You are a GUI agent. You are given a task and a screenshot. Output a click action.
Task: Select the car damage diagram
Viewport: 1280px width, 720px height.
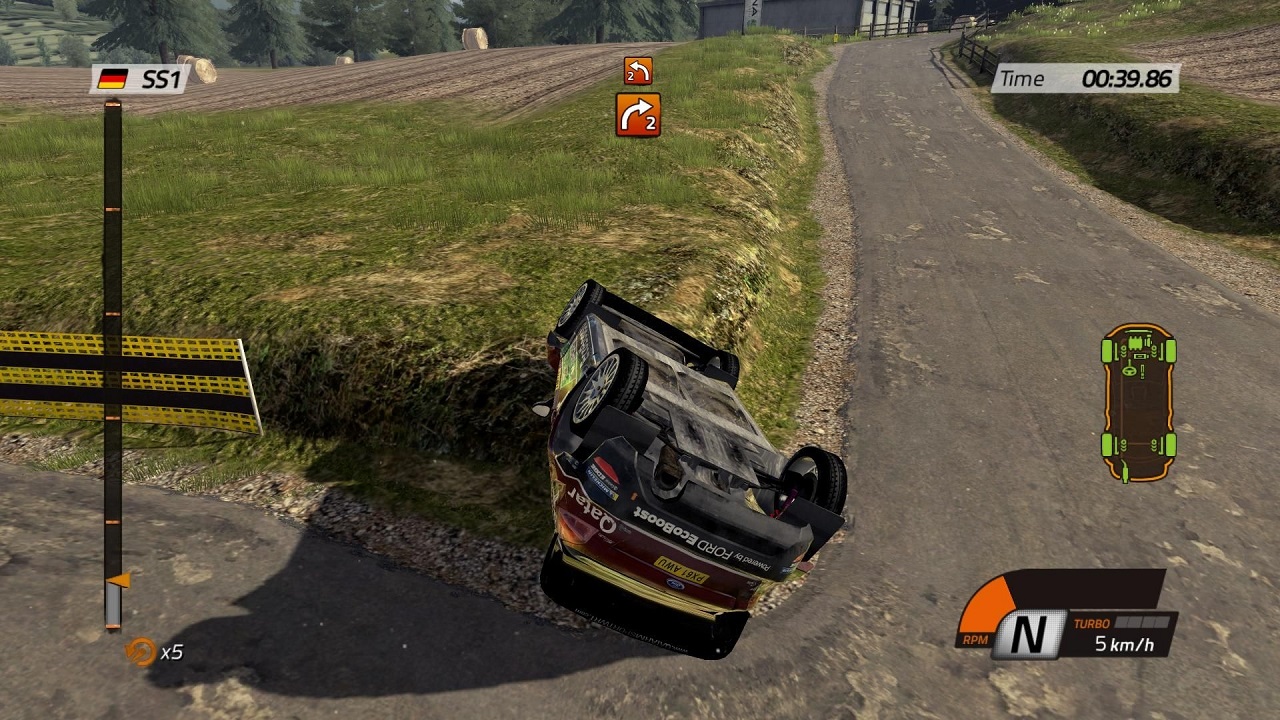(1138, 402)
